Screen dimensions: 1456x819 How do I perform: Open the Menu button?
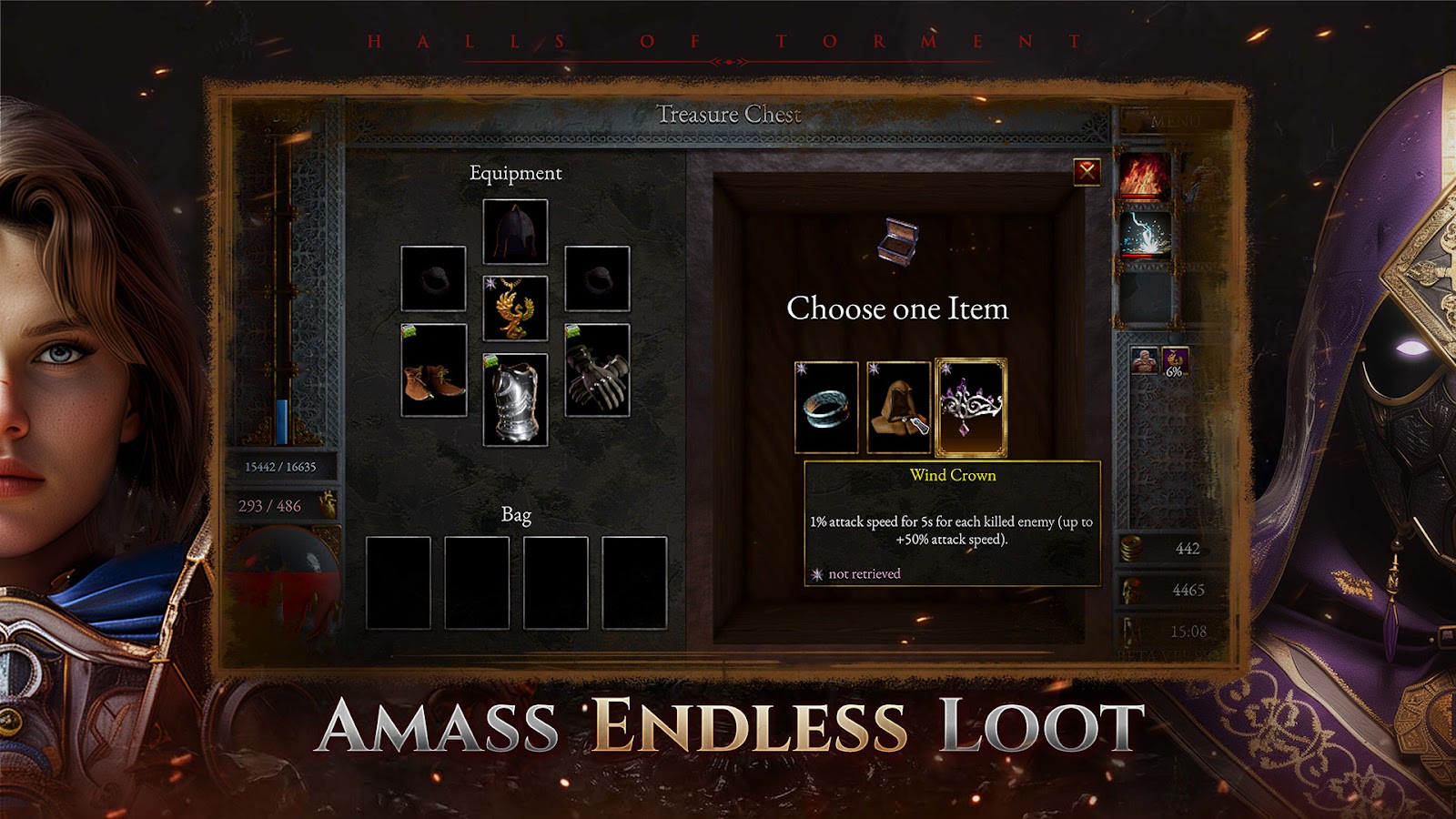click(1175, 120)
